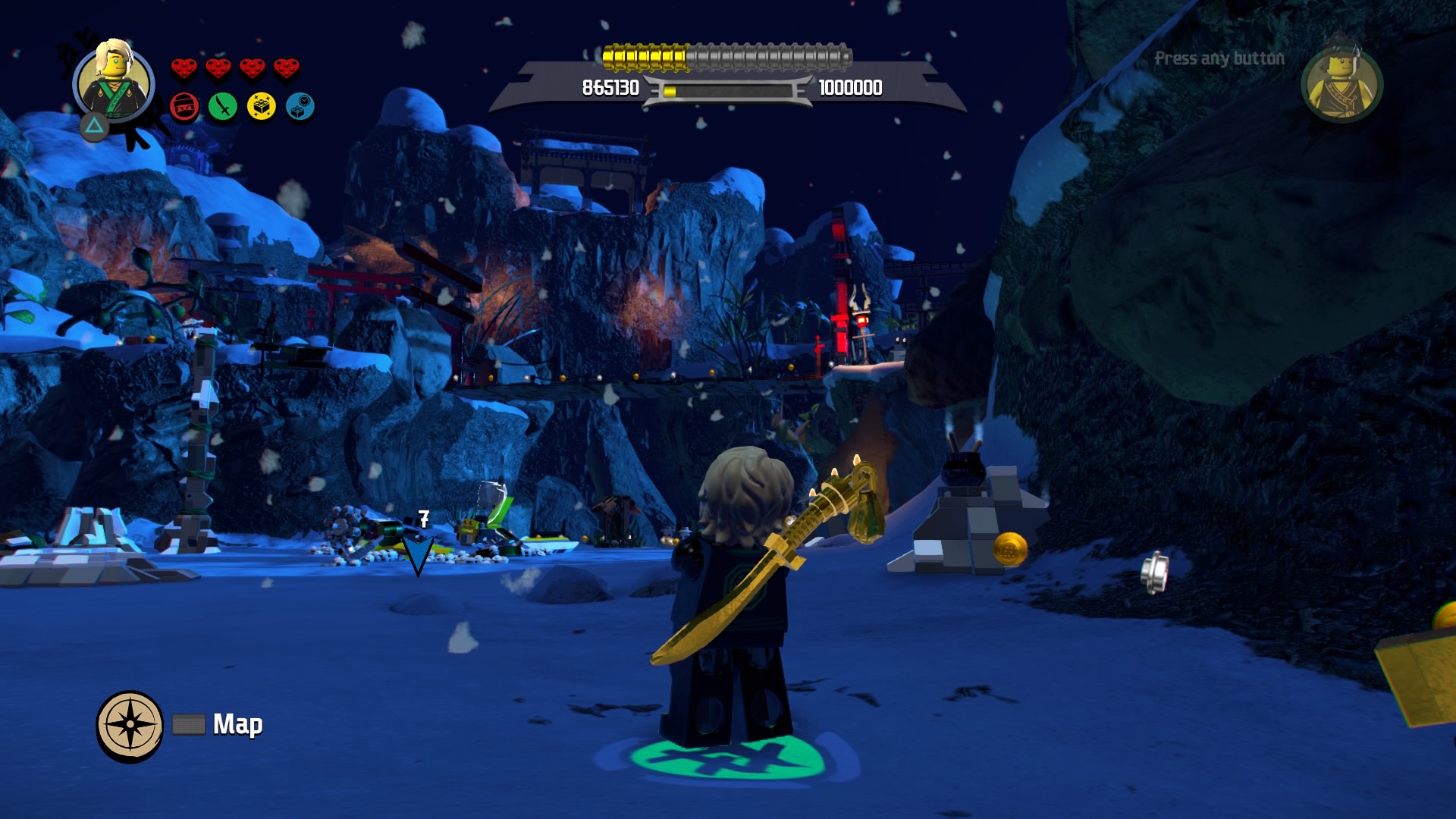
Task: Click the player two portrait to join
Action: point(1341,83)
